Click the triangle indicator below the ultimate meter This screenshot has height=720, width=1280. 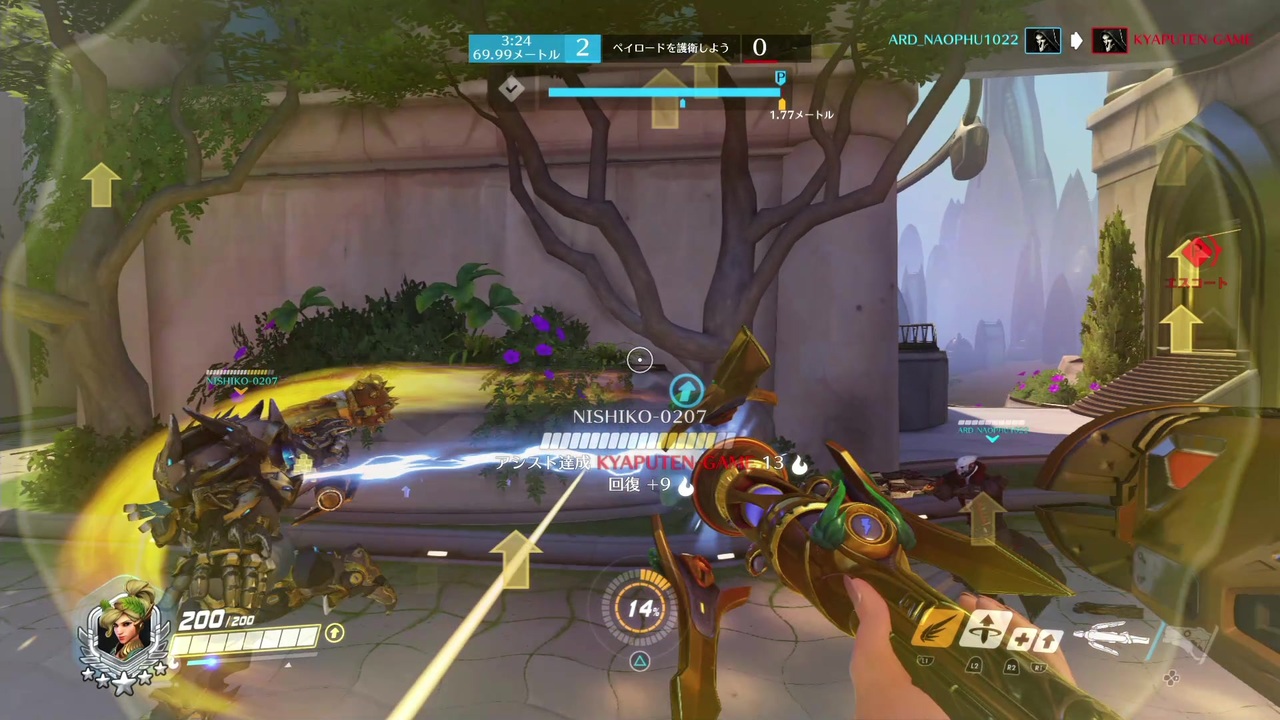[640, 660]
